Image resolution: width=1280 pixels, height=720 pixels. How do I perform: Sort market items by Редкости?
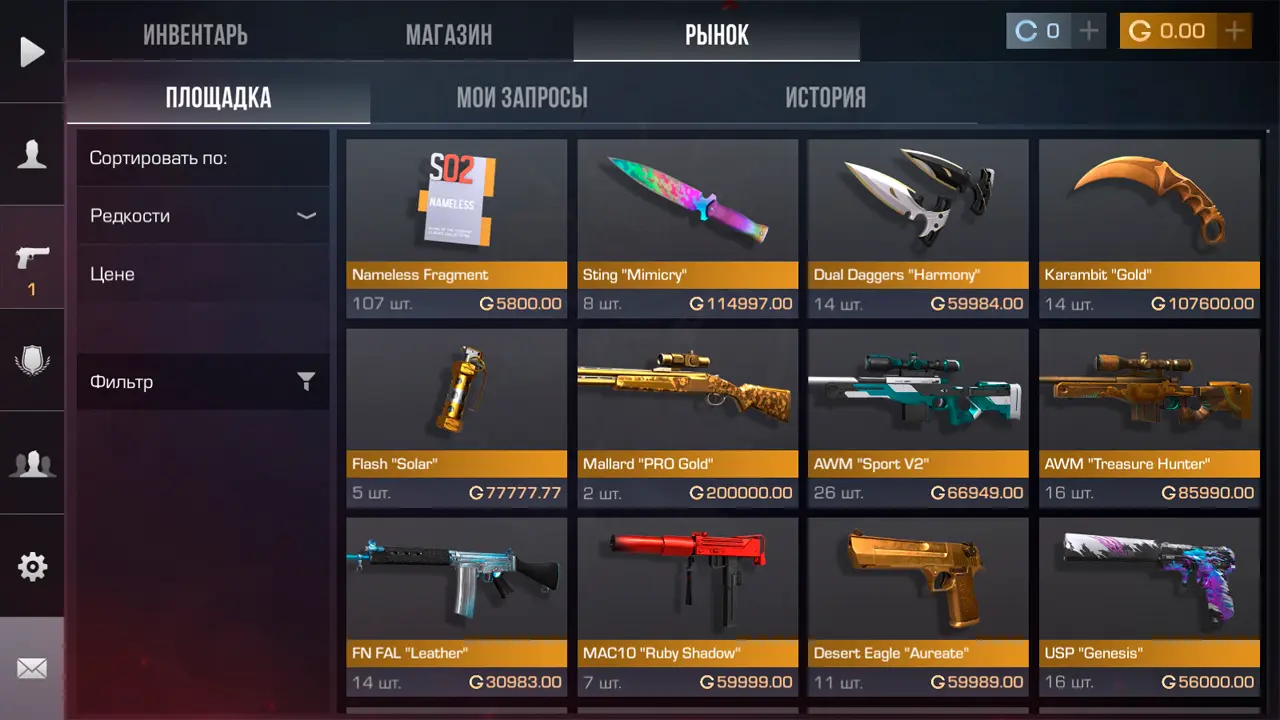coord(202,216)
